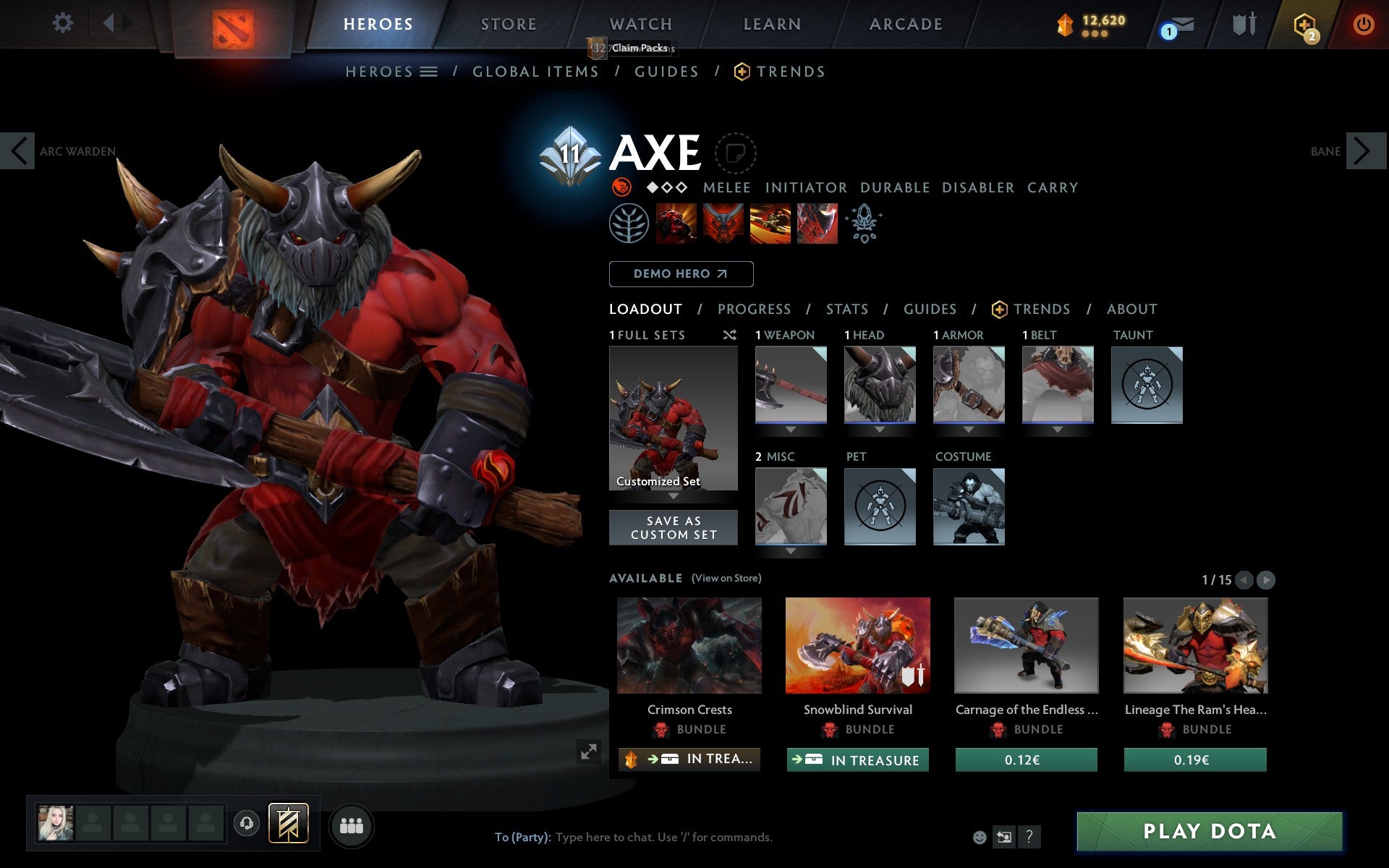Screen dimensions: 1389x868
Task: Click the voice chat microphone toggle
Action: (247, 822)
